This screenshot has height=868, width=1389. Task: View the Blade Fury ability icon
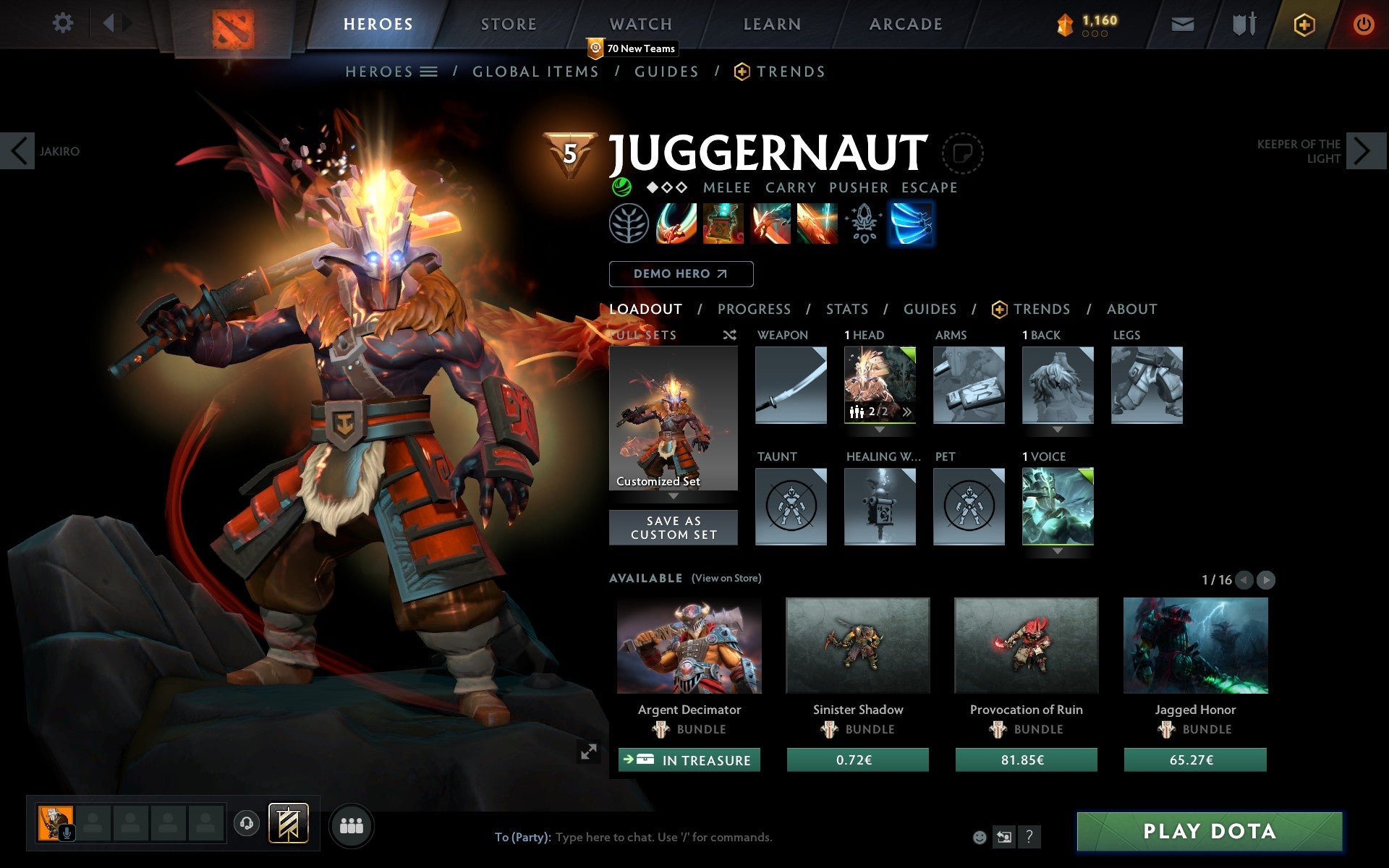tap(675, 224)
